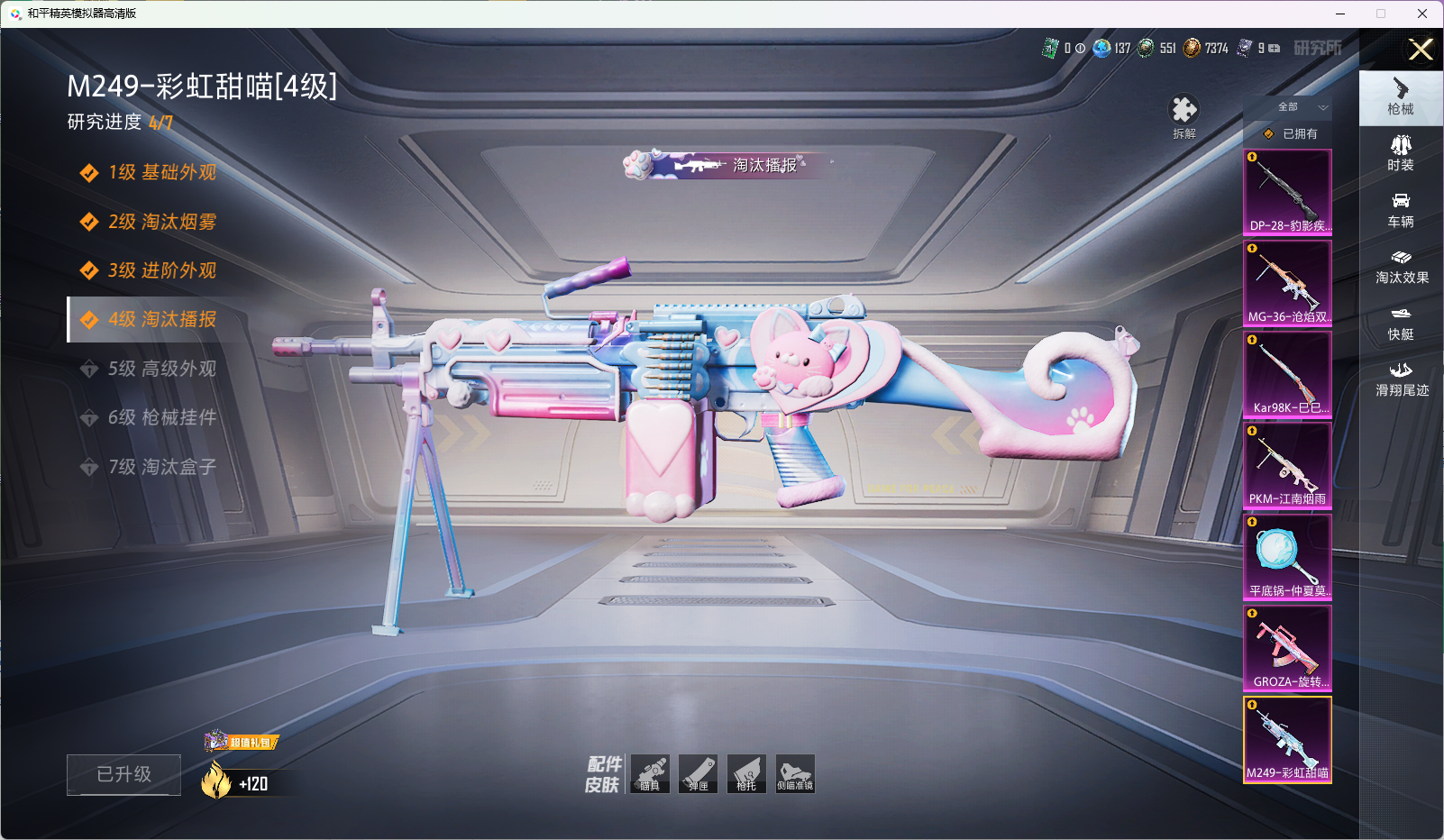Image resolution: width=1444 pixels, height=840 pixels.
Task: Select the 平底锅 pan skin thumbnail
Action: 1287,556
